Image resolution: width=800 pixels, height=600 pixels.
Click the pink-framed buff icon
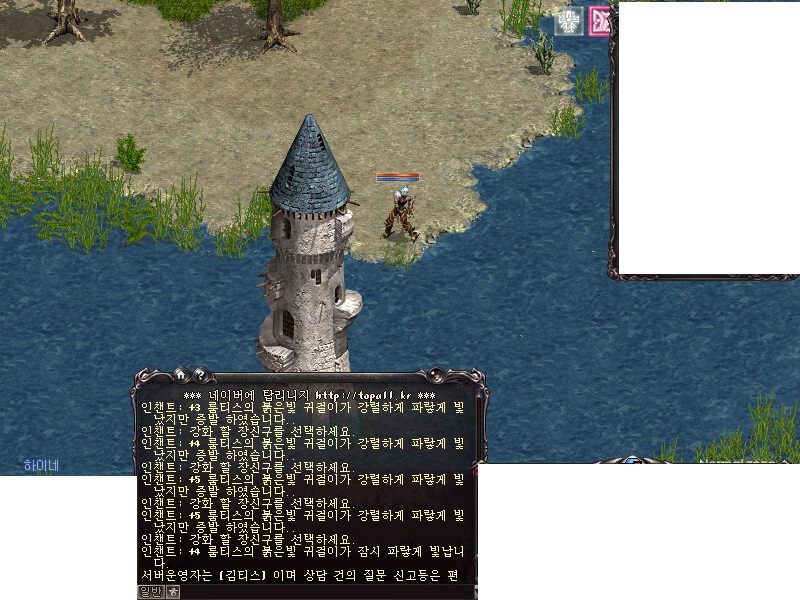[x=600, y=21]
